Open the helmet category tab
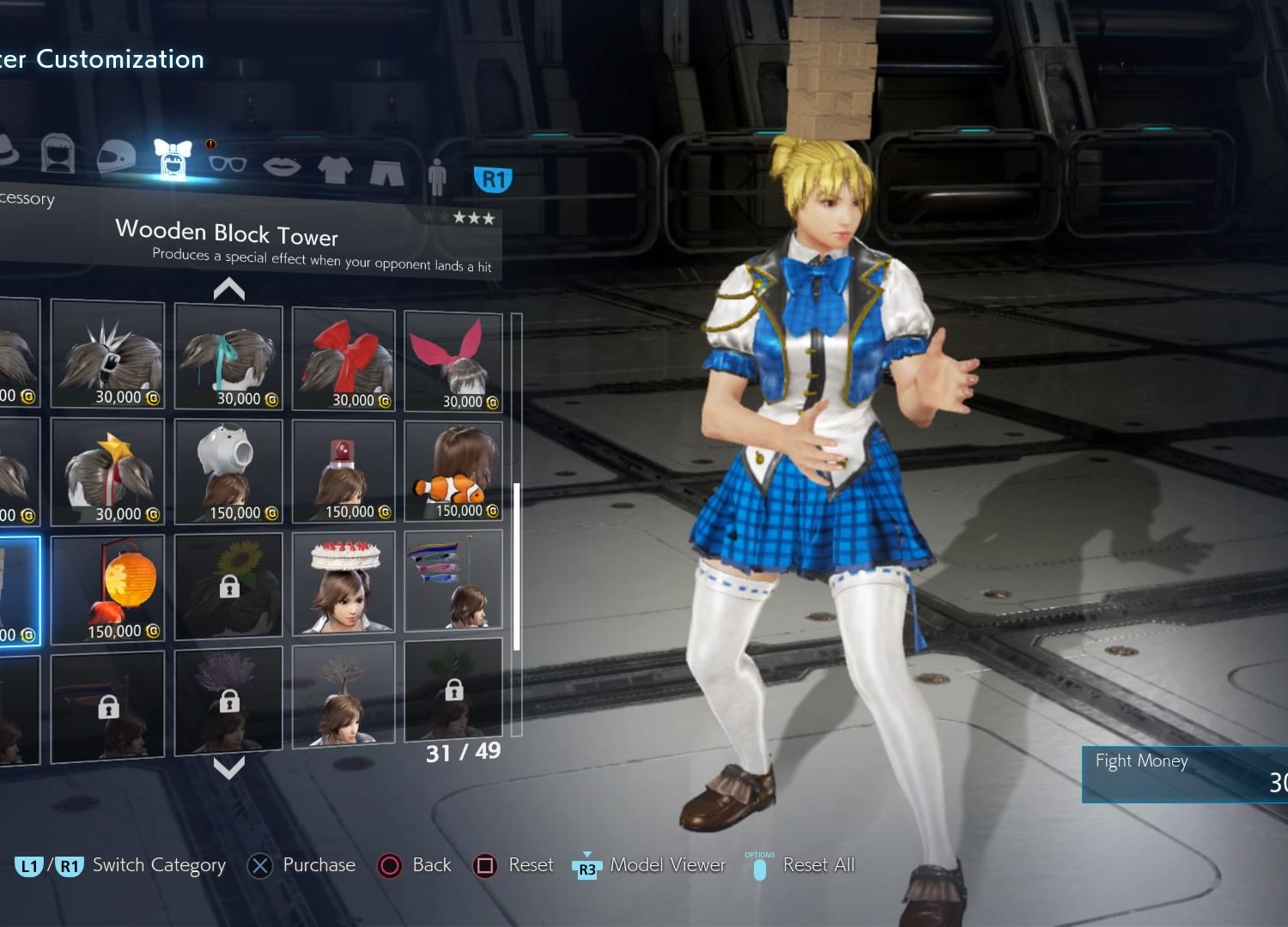1288x927 pixels. coord(116,157)
